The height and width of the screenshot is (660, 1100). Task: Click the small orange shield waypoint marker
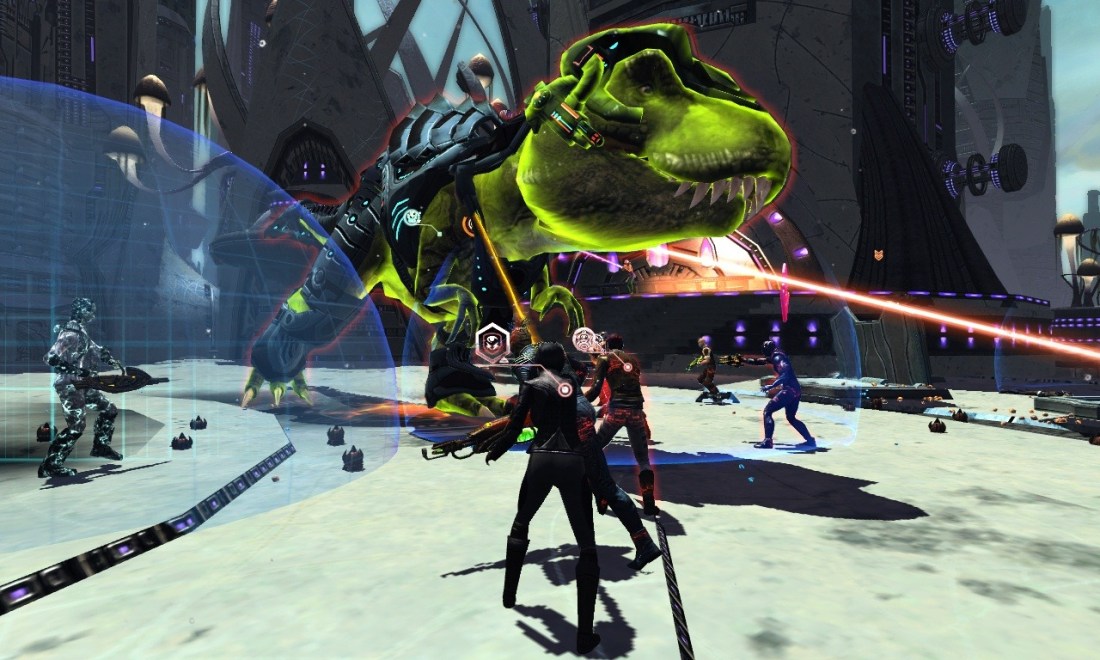coord(879,256)
